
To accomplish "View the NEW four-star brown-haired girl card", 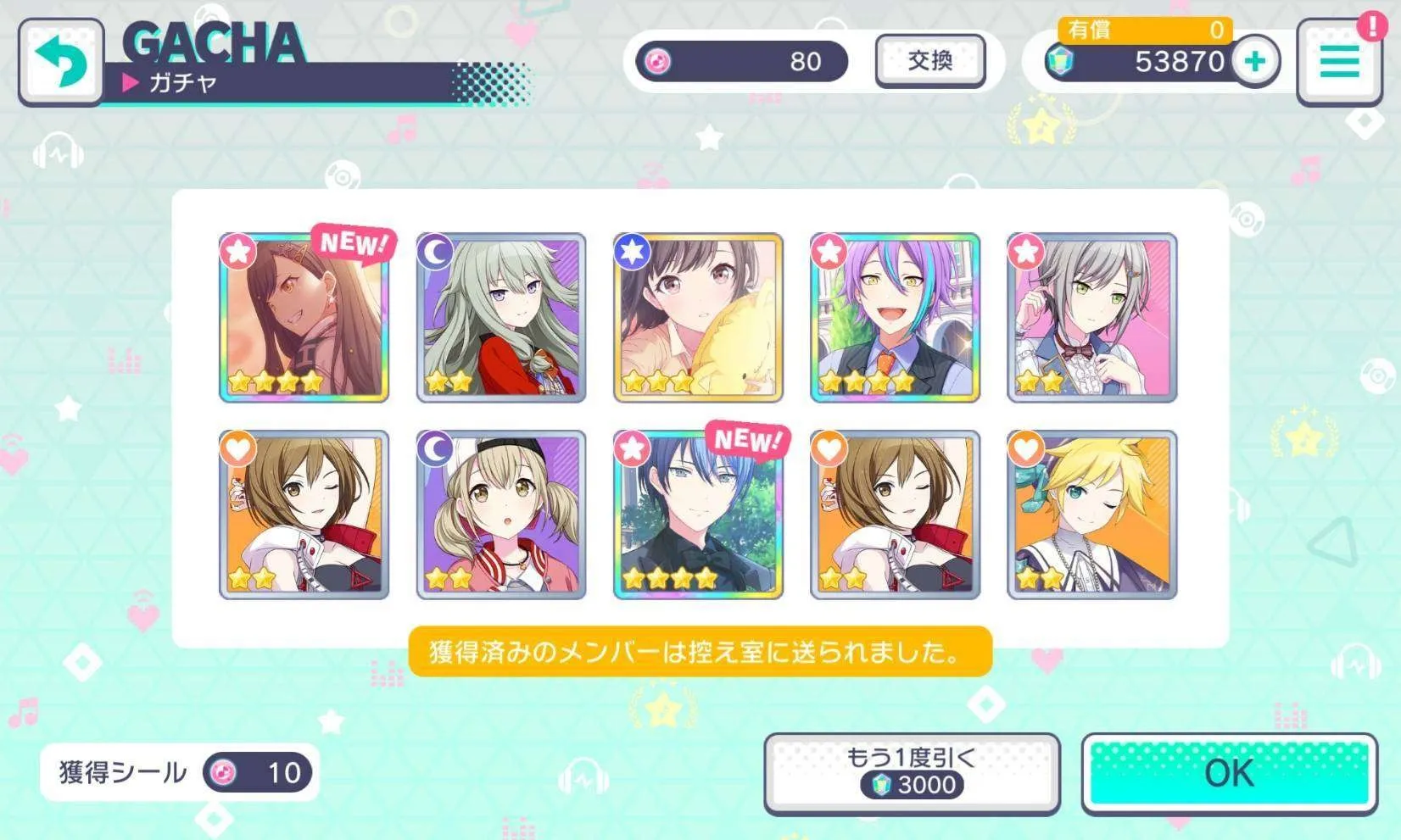I will [304, 318].
